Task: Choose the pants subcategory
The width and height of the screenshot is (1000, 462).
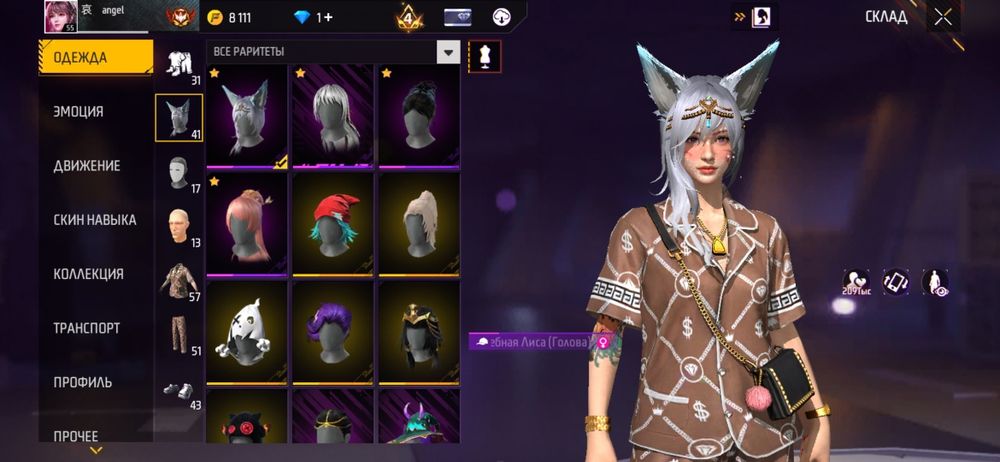Action: coord(179,332)
